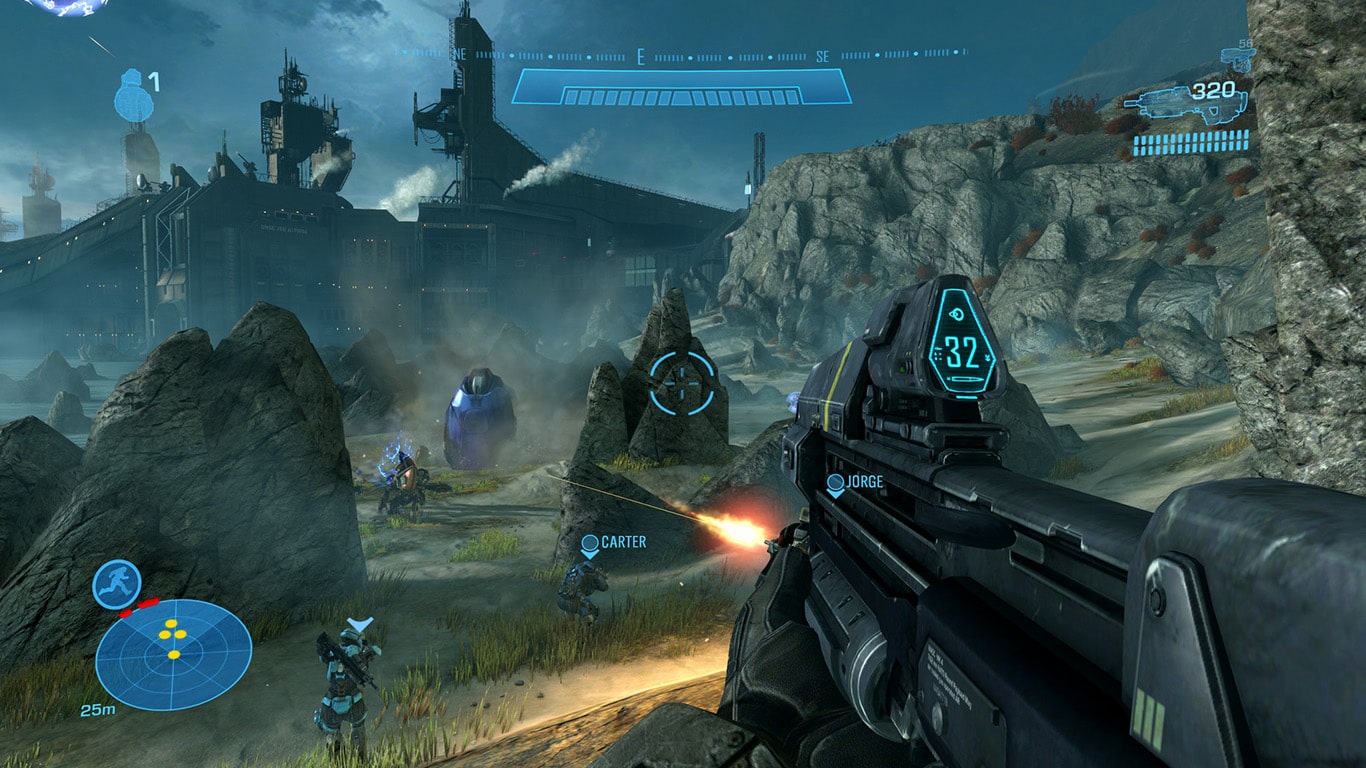This screenshot has width=1366, height=768.
Task: Click the 25m radar range label
Action: click(x=98, y=710)
